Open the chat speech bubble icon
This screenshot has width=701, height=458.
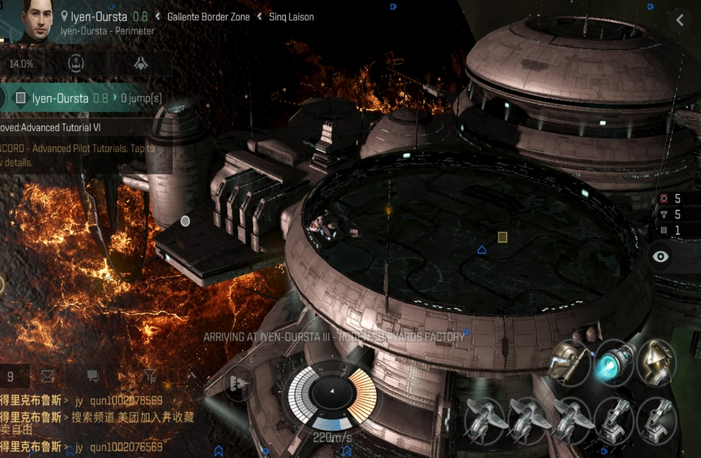(x=93, y=376)
